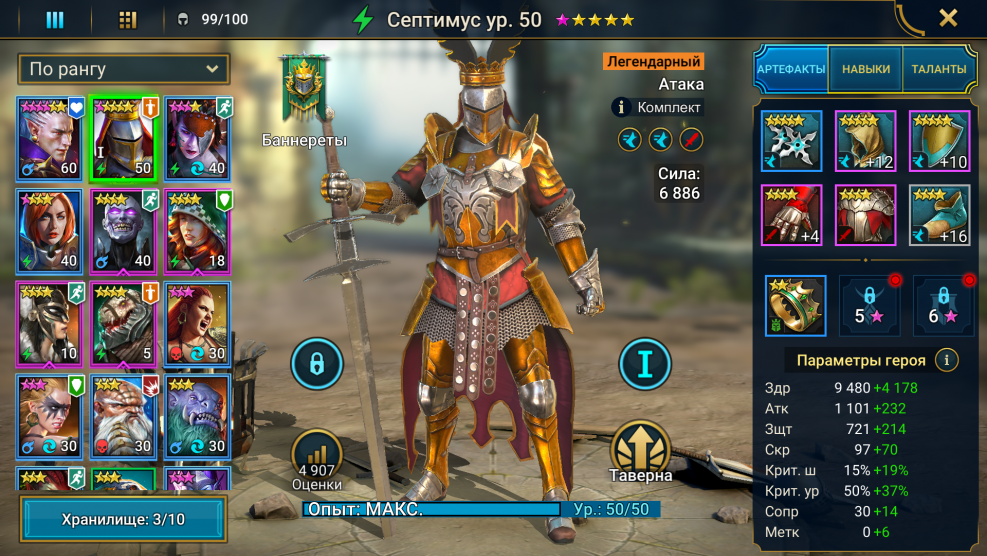
Task: Select the shuriken weapon artifact slot
Action: point(791,141)
